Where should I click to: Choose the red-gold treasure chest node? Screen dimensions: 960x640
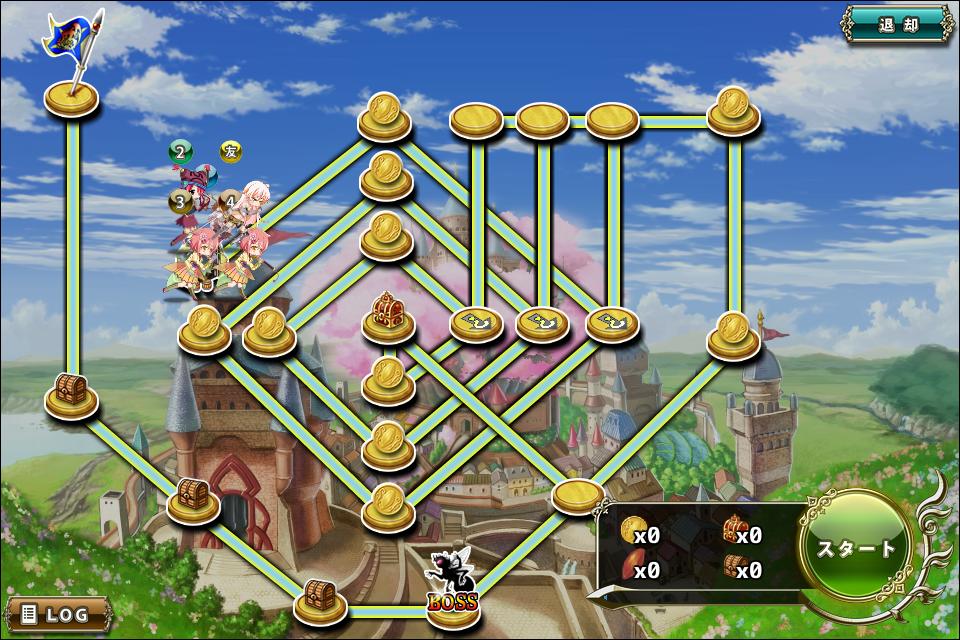coord(386,317)
